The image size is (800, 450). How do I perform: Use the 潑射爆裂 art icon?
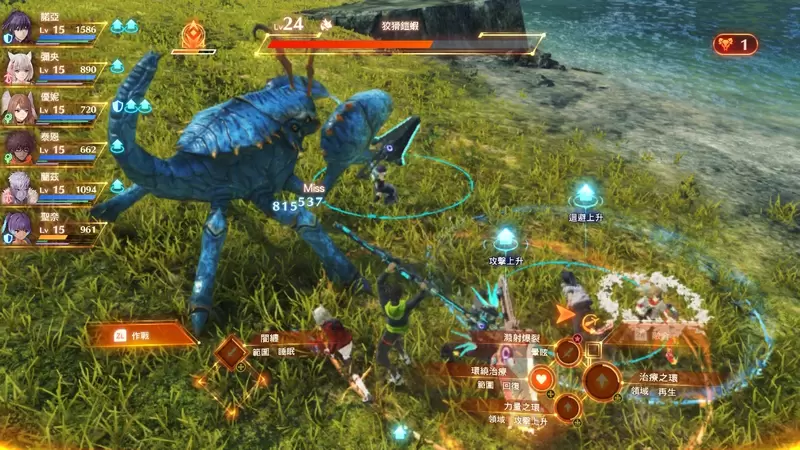point(568,351)
